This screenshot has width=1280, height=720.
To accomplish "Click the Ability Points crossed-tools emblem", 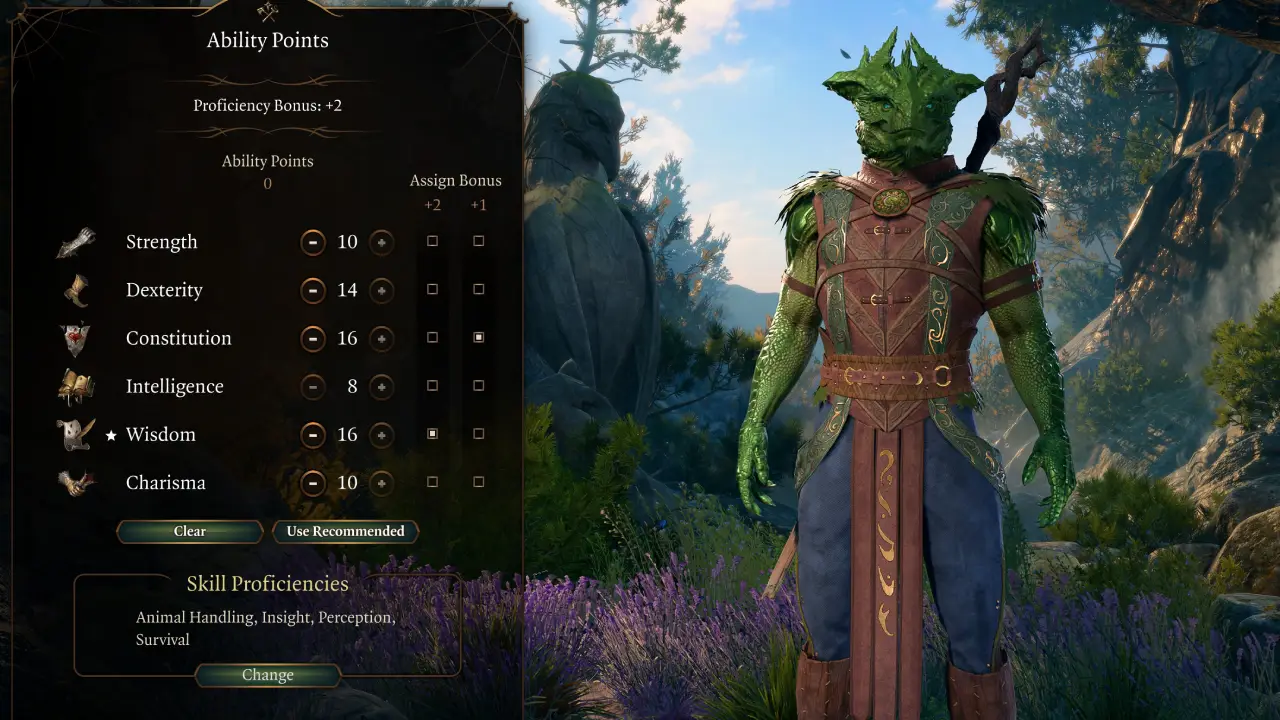I will click(268, 10).
